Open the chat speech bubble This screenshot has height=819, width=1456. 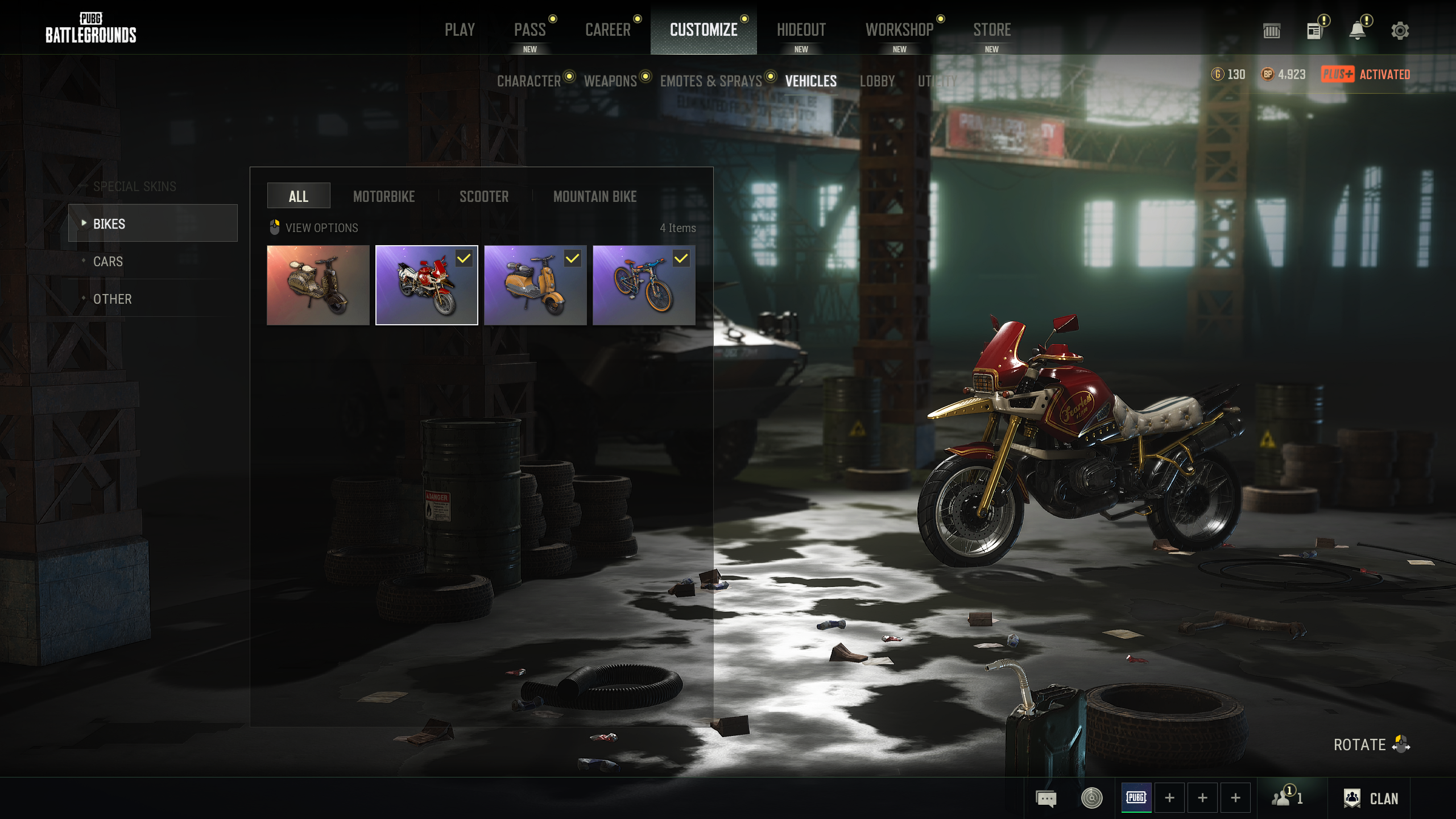click(x=1046, y=799)
